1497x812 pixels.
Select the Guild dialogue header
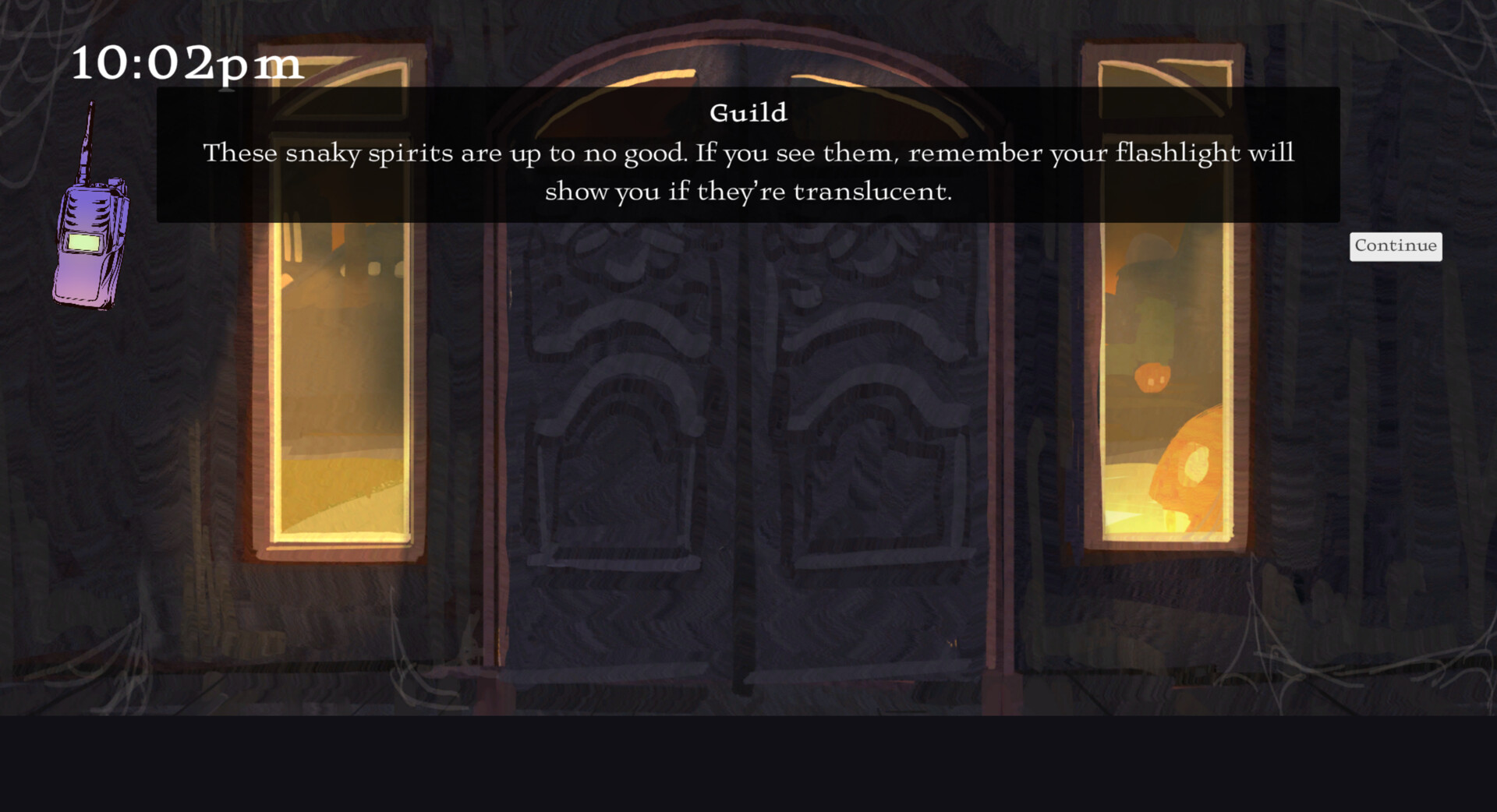pos(748,112)
